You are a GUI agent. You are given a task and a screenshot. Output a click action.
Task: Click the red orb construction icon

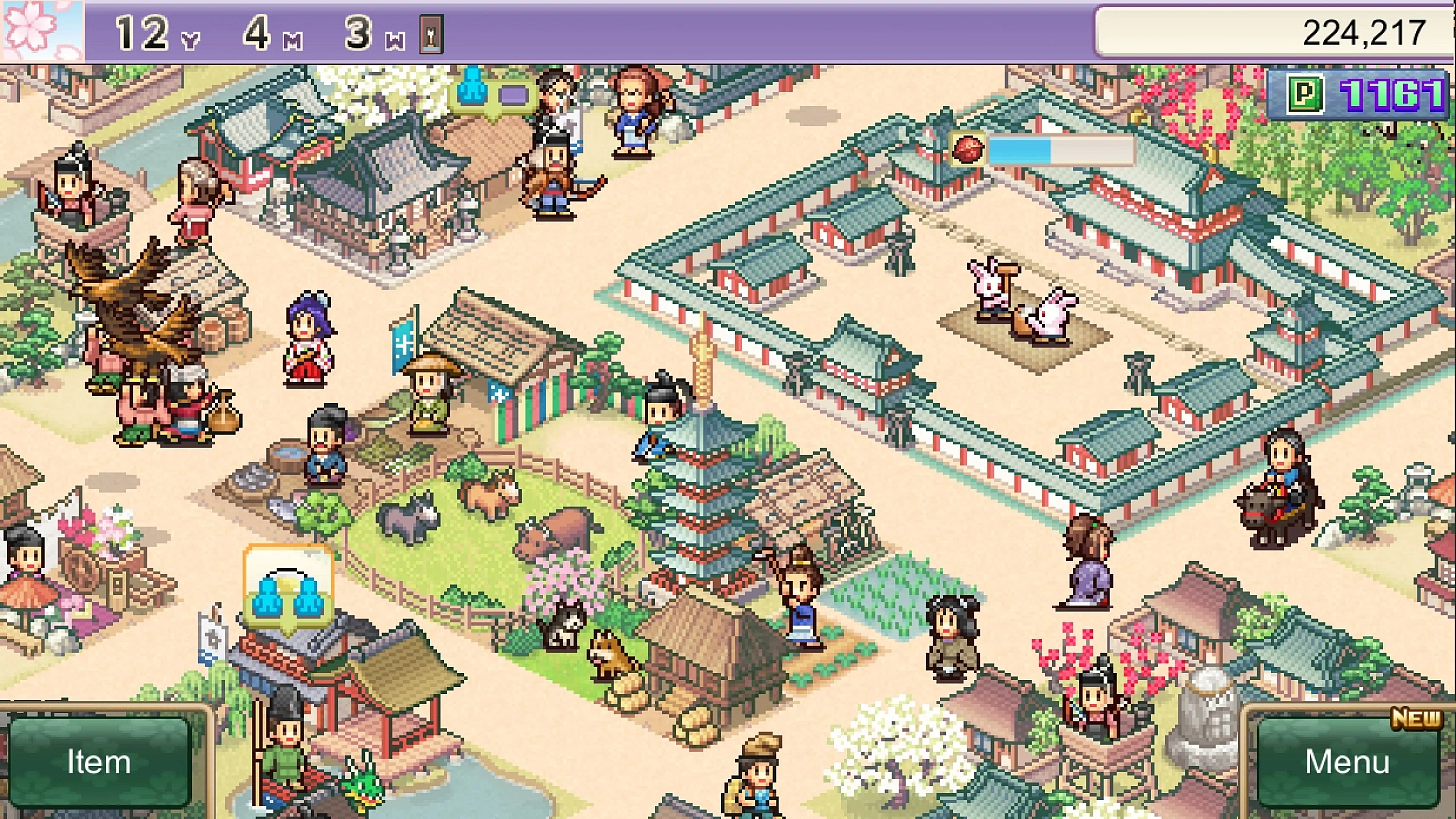(x=967, y=147)
